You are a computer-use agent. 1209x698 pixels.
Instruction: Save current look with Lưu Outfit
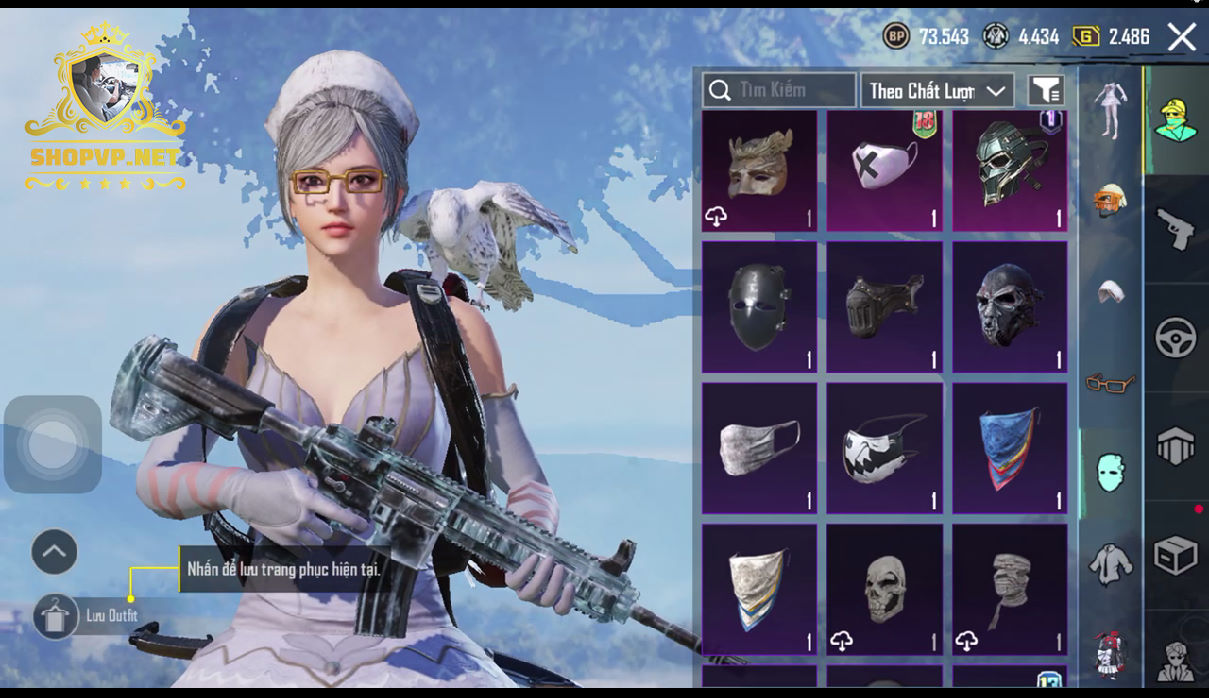[55, 616]
